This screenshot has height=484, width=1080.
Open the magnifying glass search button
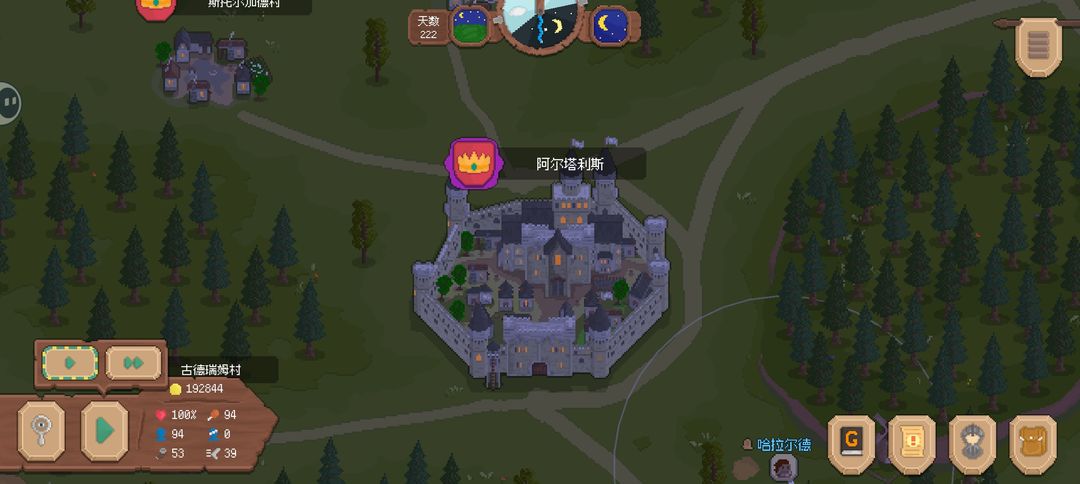point(41,430)
